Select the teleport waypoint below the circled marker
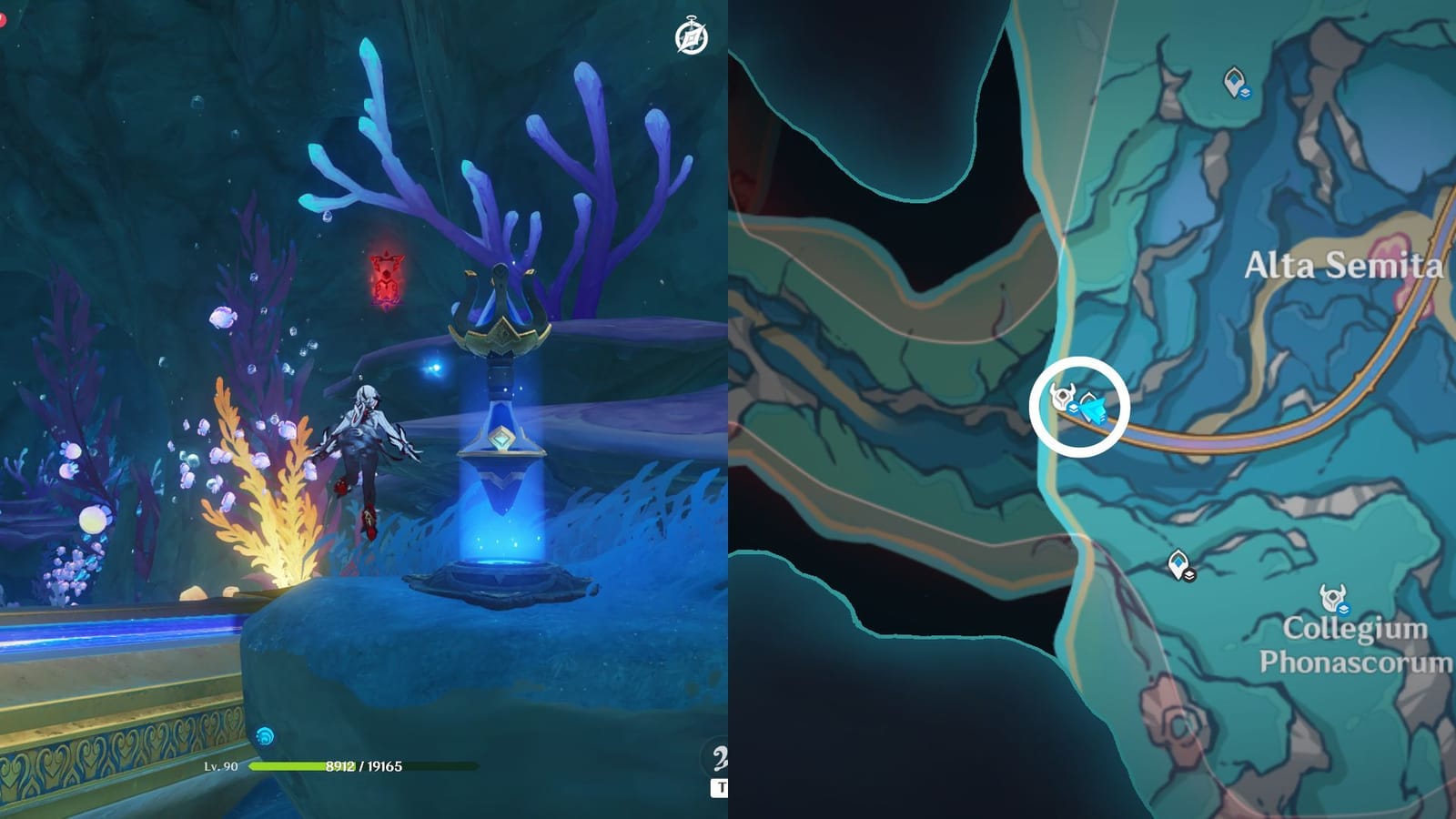 coord(1177,562)
